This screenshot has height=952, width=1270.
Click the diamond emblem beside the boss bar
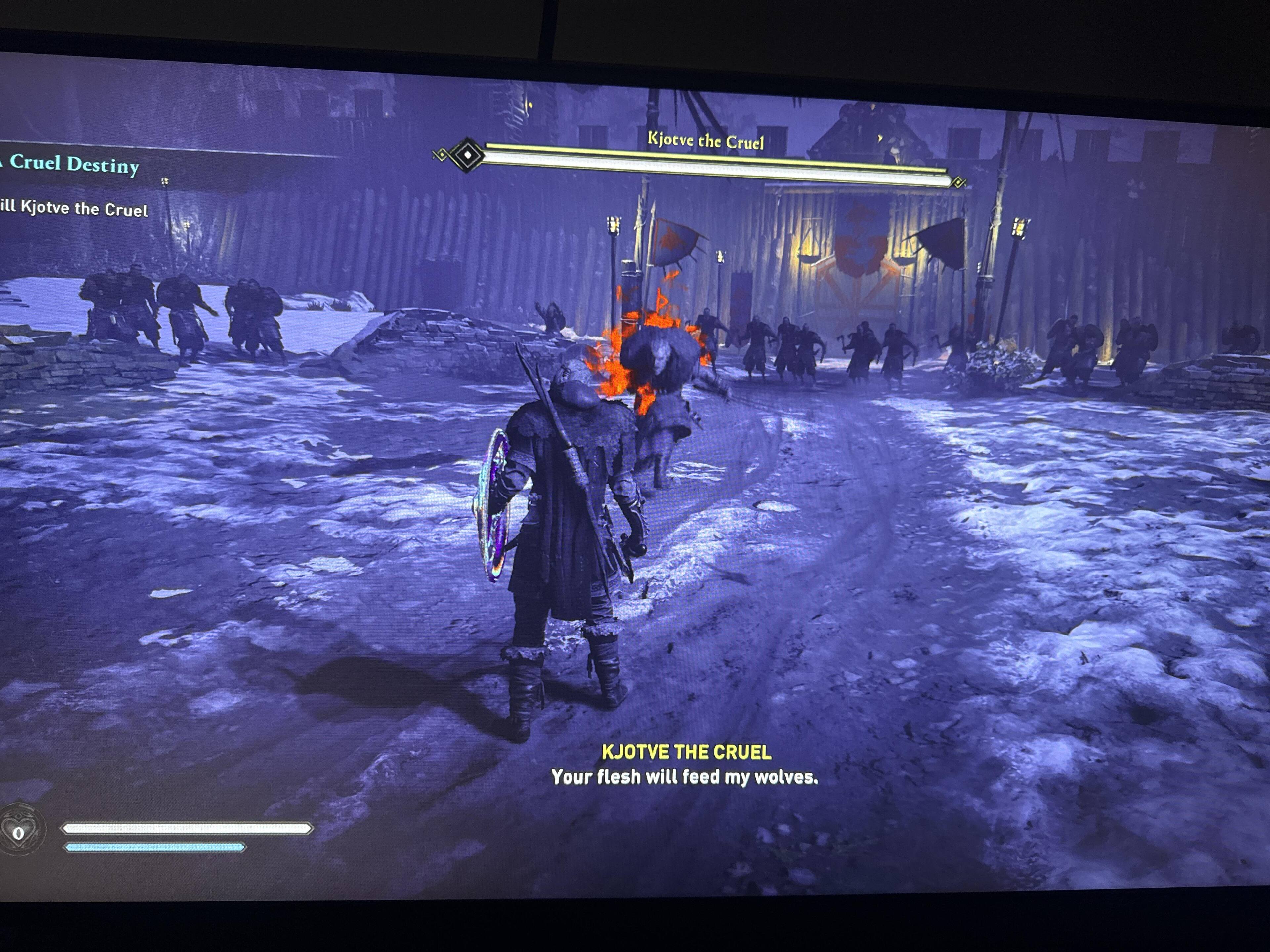(x=467, y=154)
